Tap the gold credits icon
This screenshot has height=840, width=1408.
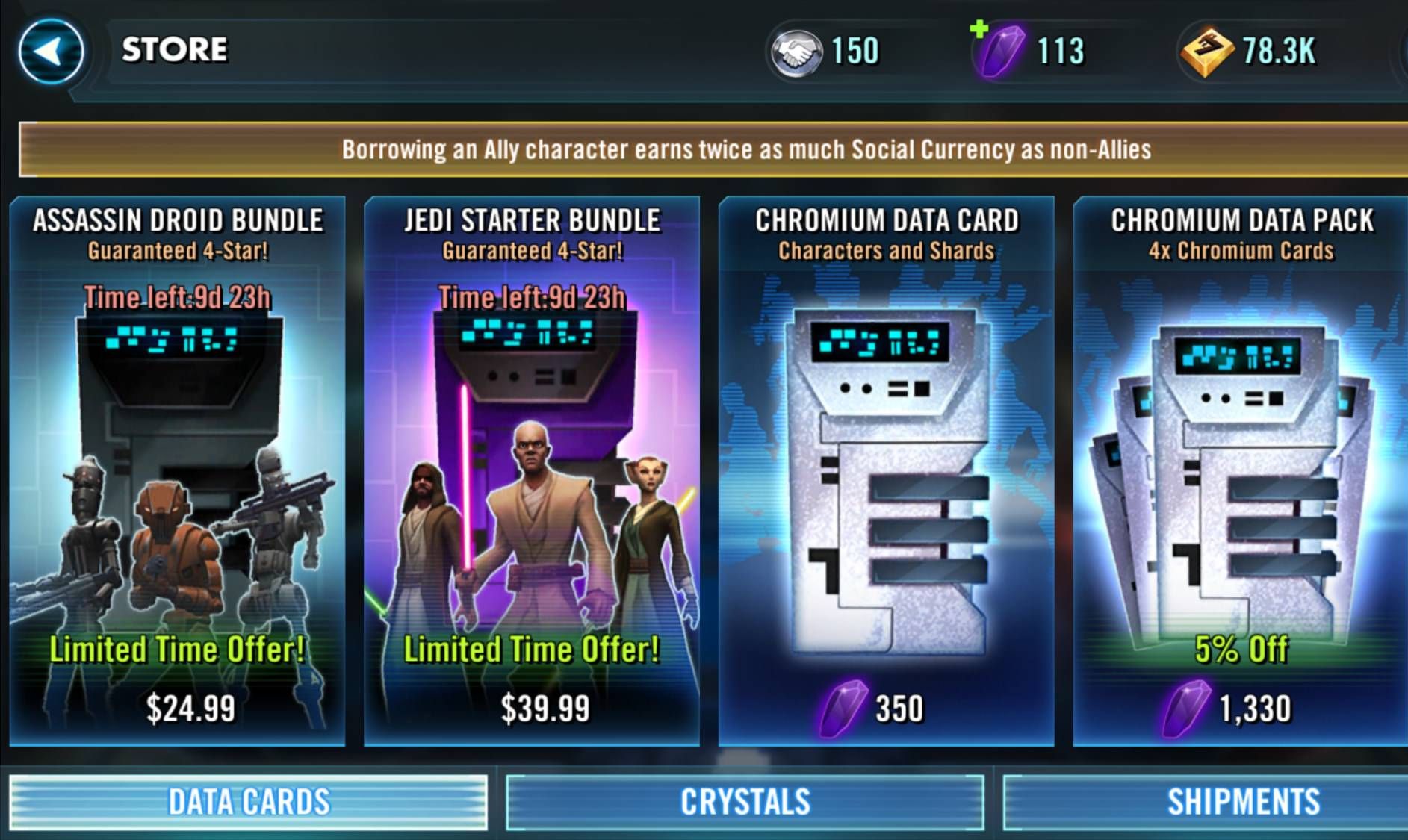(1206, 52)
